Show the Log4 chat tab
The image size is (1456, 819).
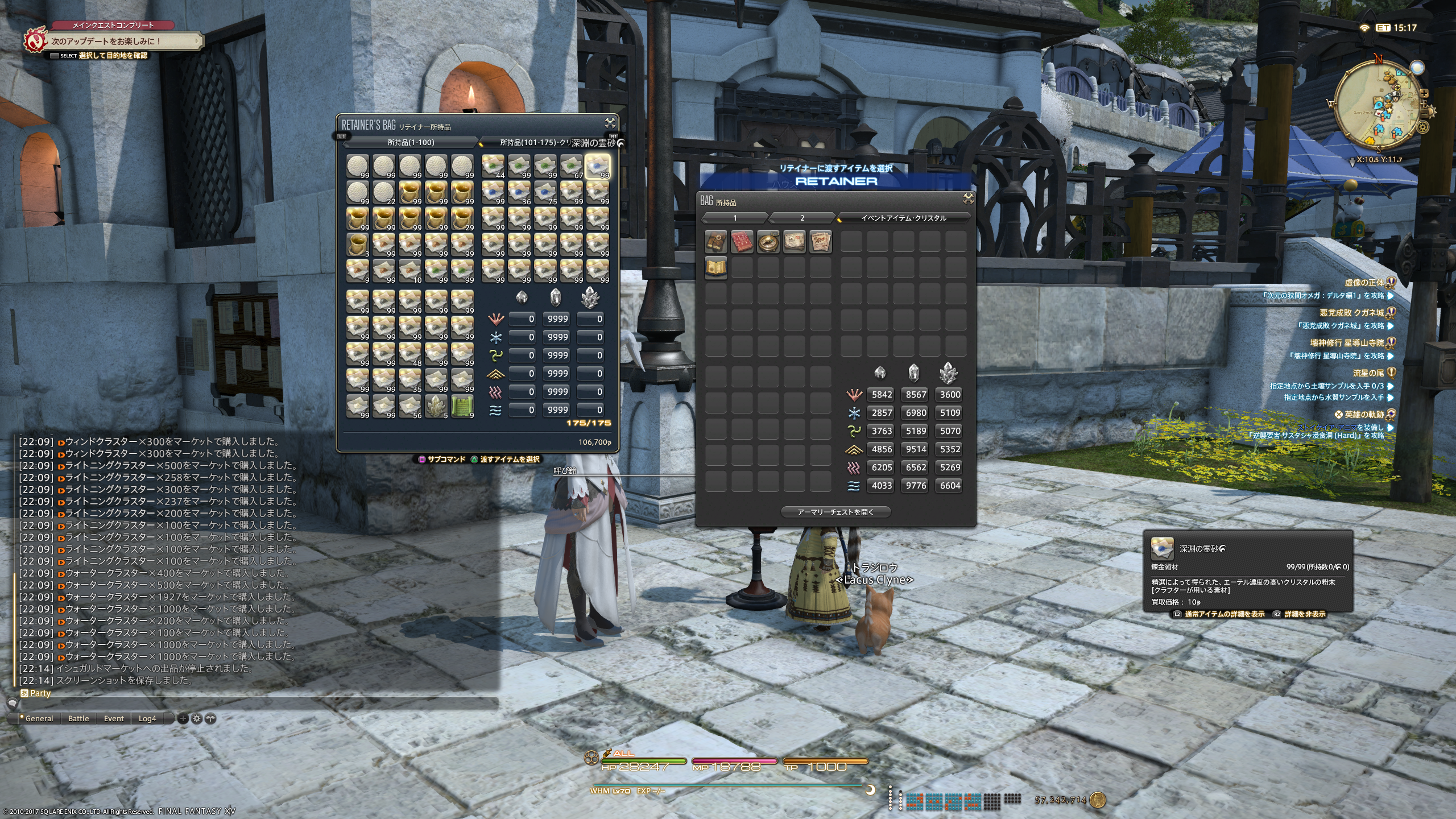147,718
